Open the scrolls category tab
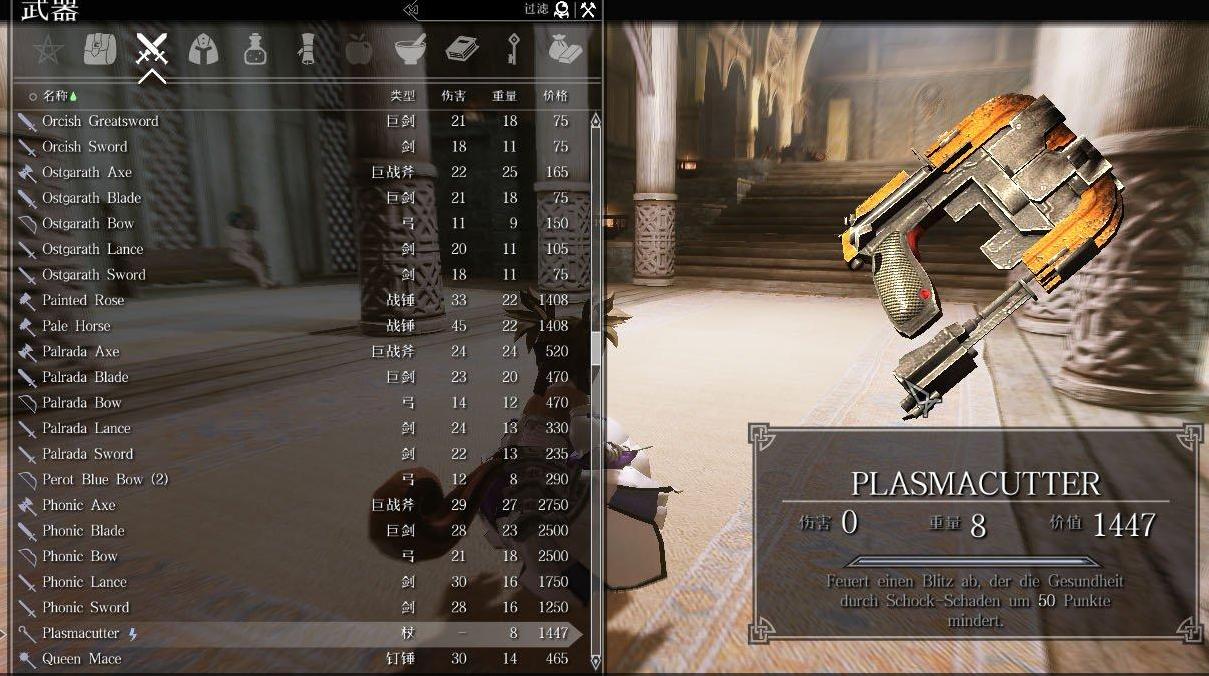1209x676 pixels. pyautogui.click(x=307, y=49)
